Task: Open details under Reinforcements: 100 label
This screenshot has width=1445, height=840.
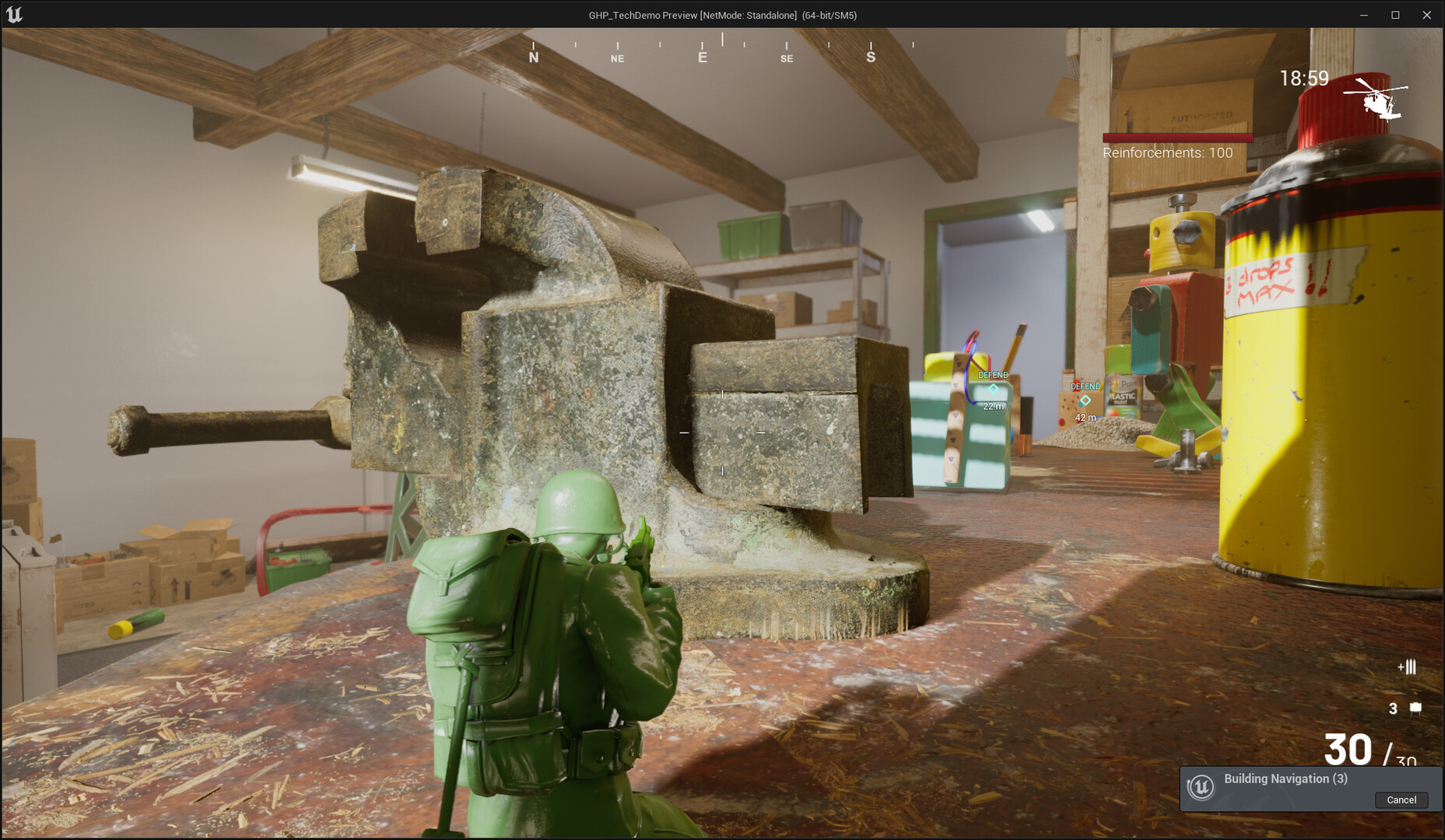Action: [1166, 152]
